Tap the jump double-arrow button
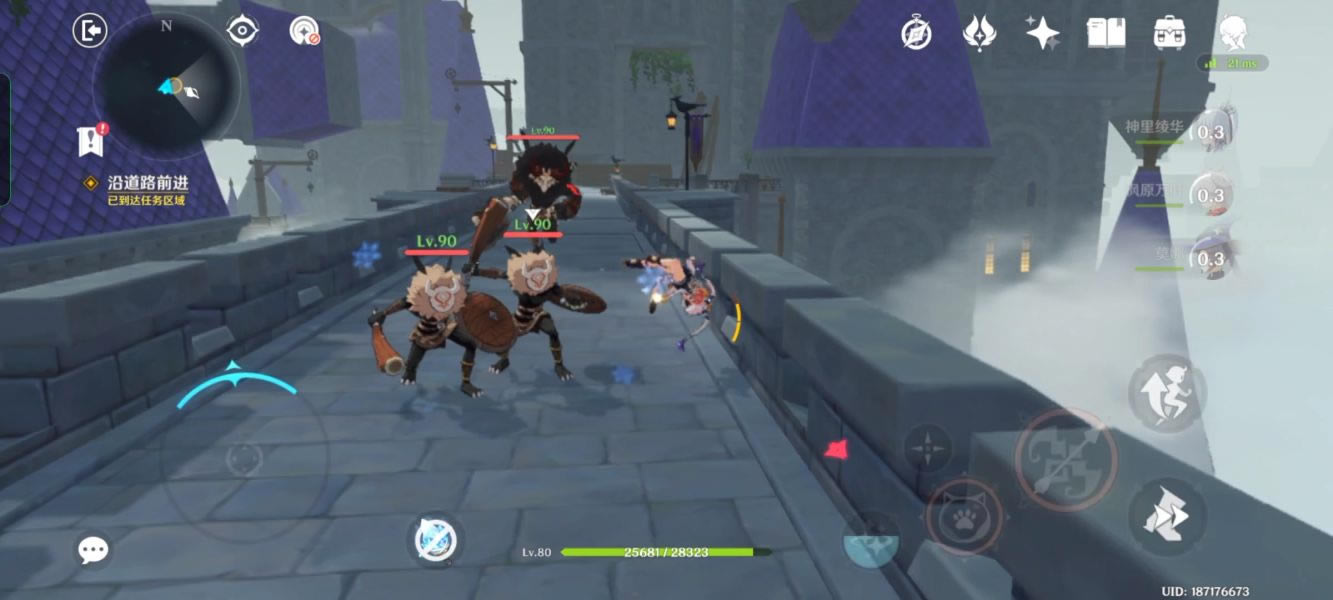The height and width of the screenshot is (600, 1333). tap(1167, 516)
